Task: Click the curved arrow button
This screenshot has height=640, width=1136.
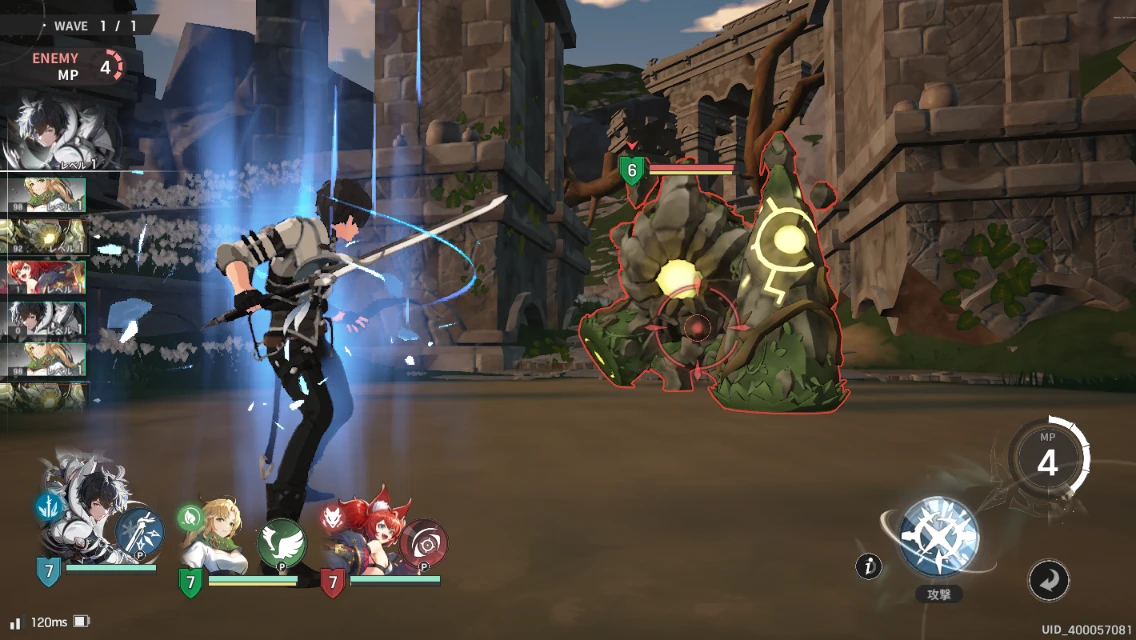Action: (x=1048, y=580)
